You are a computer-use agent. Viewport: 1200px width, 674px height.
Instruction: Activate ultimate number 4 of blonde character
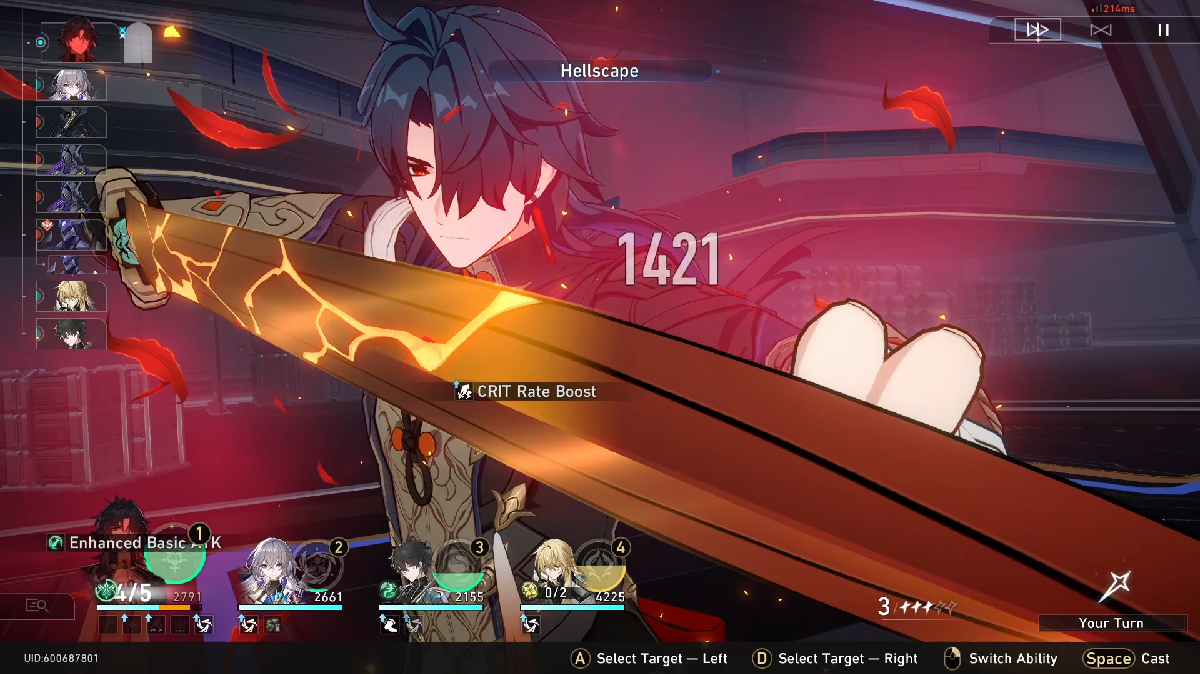click(x=602, y=566)
